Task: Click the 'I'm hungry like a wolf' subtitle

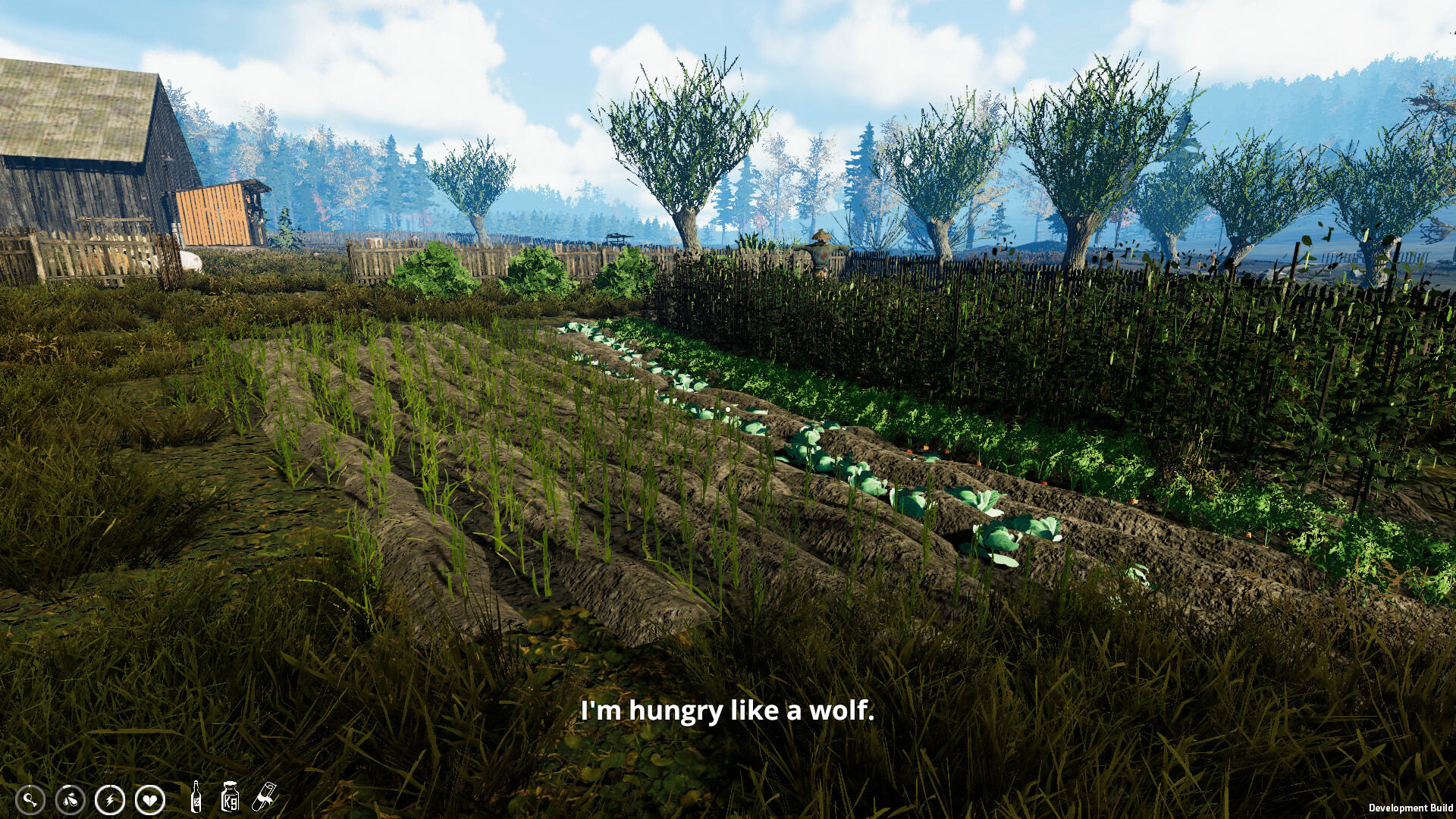Action: coord(728,711)
